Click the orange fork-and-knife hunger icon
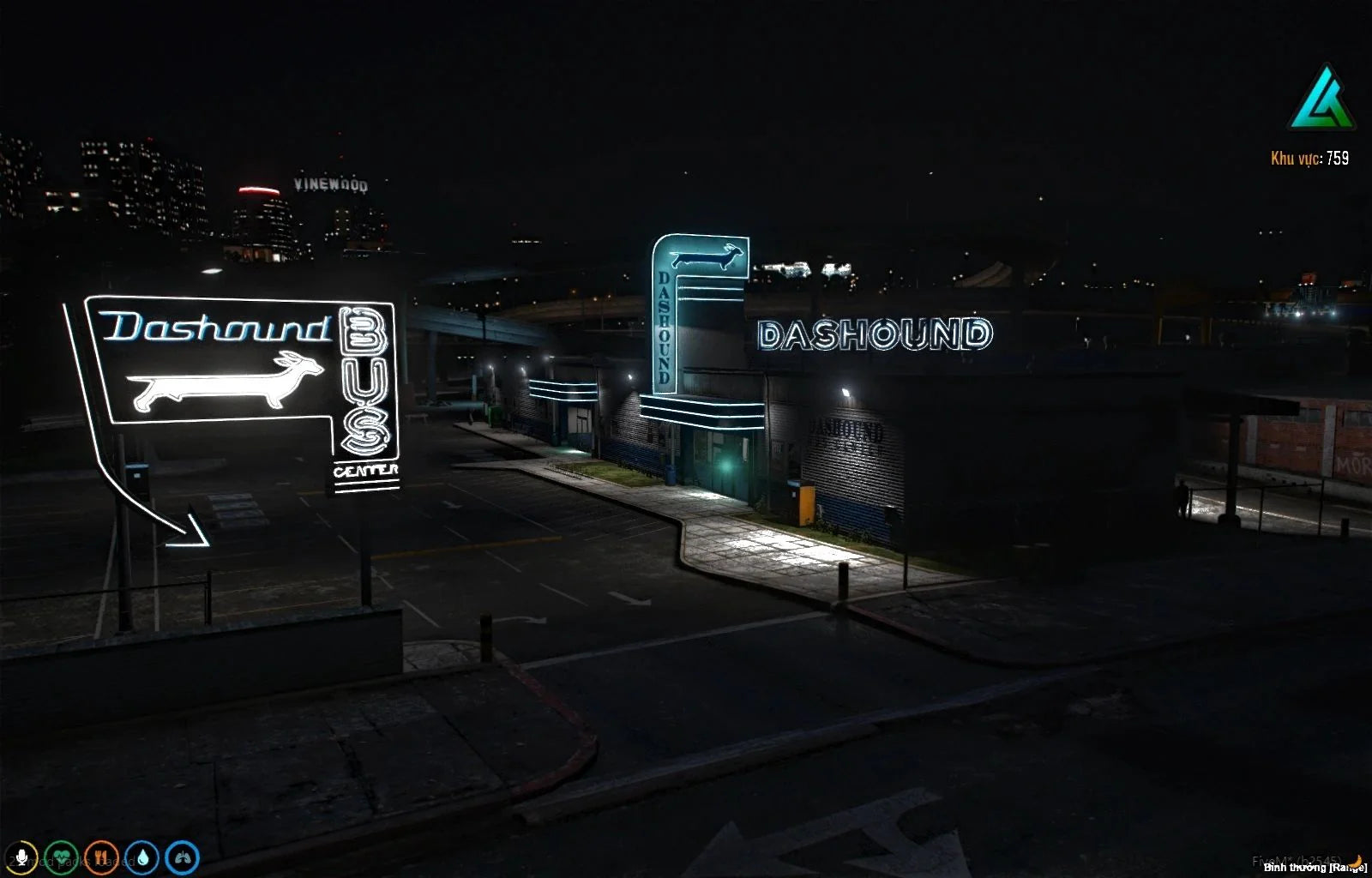 (x=101, y=857)
